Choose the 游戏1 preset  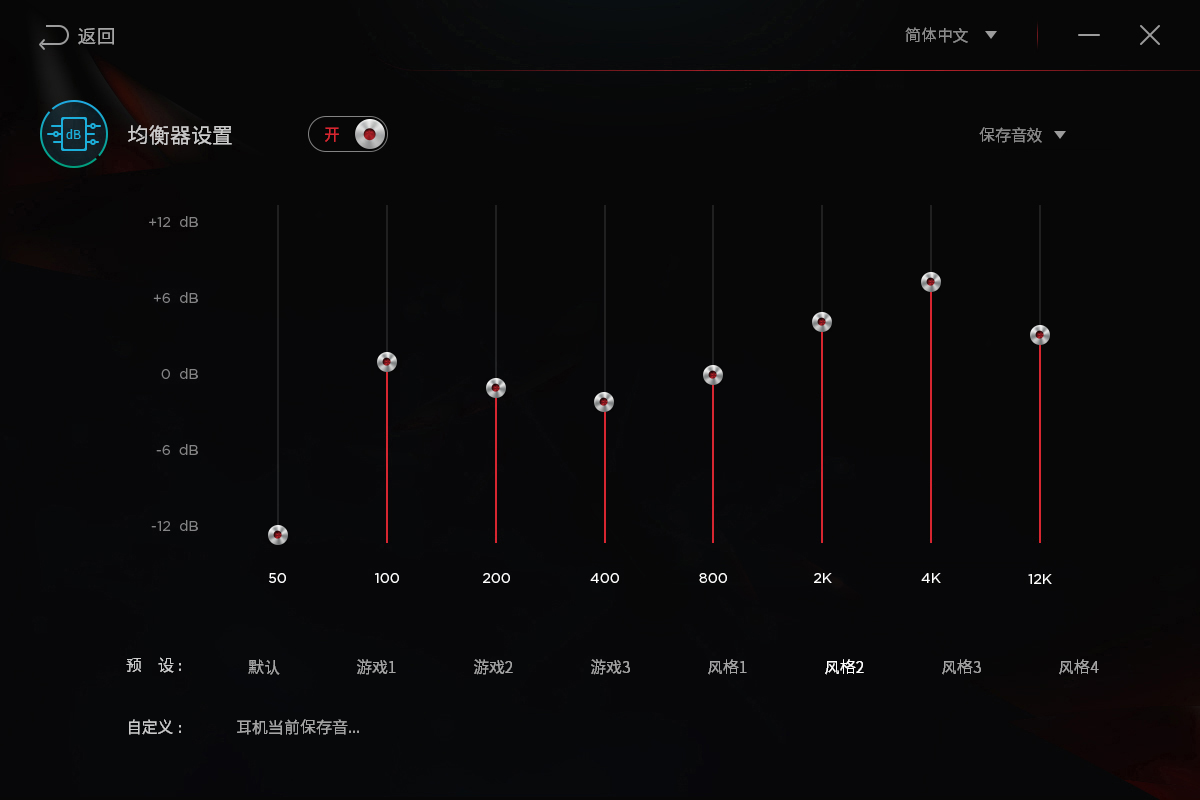click(376, 667)
